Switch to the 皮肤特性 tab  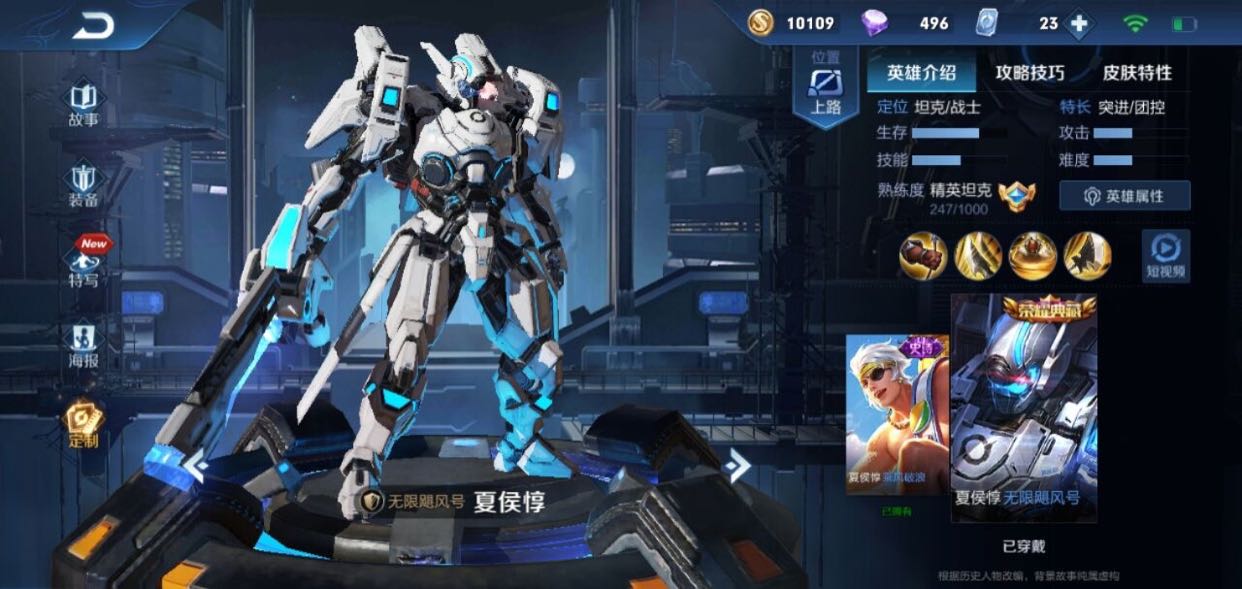(x=1137, y=73)
